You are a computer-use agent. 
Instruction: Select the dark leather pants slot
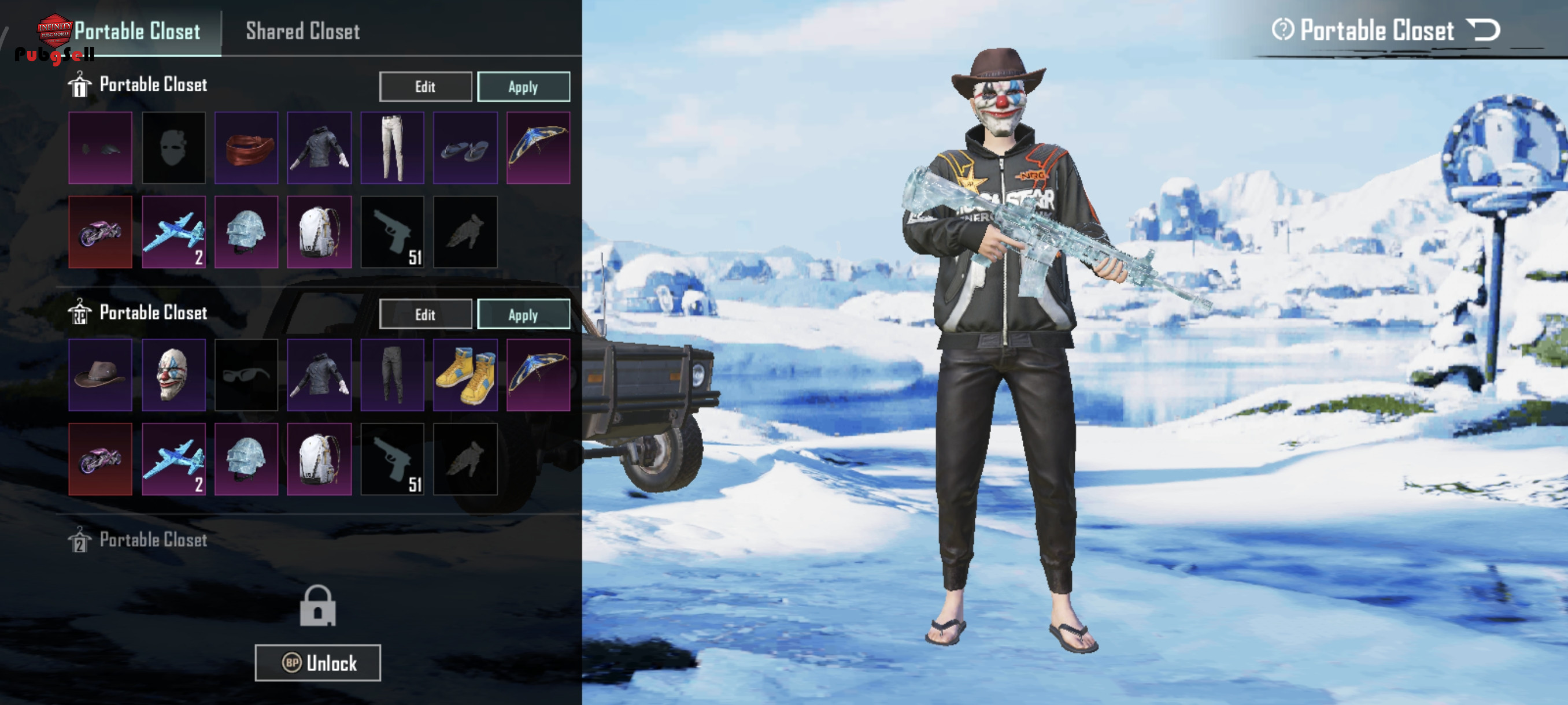[392, 374]
